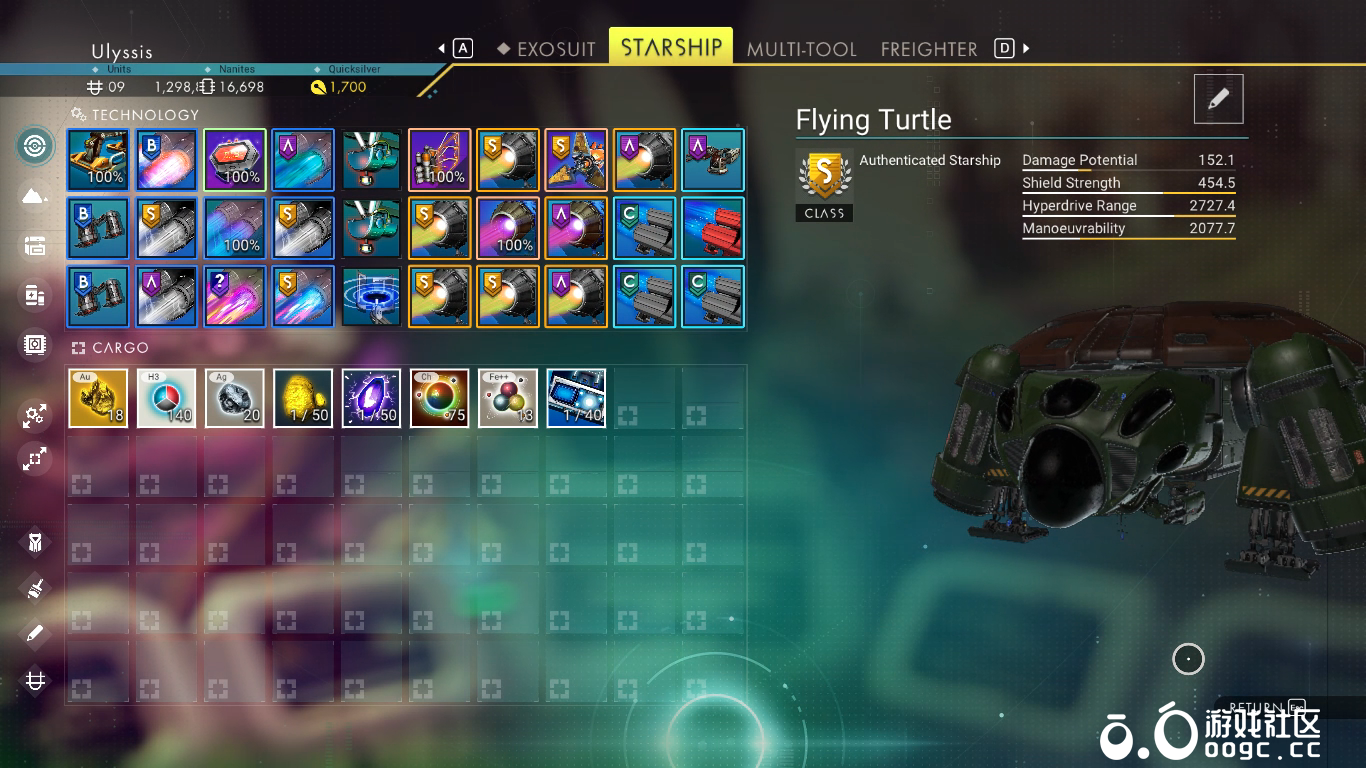This screenshot has height=768, width=1366.
Task: Select the purple crystal cargo item
Action: point(371,398)
